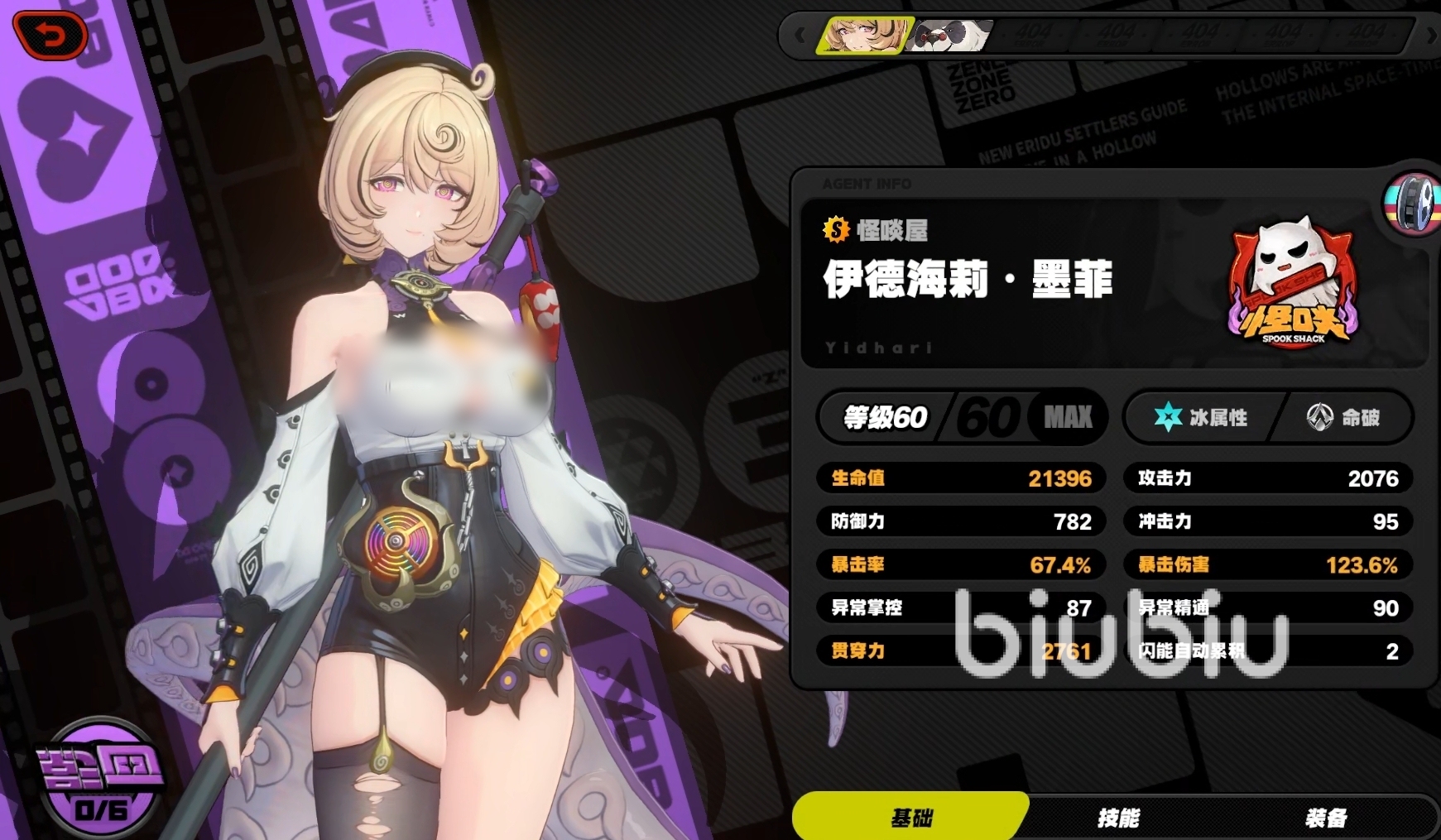1441x840 pixels.
Task: Inspect the 攻击力 stat row
Action: pyautogui.click(x=1267, y=478)
